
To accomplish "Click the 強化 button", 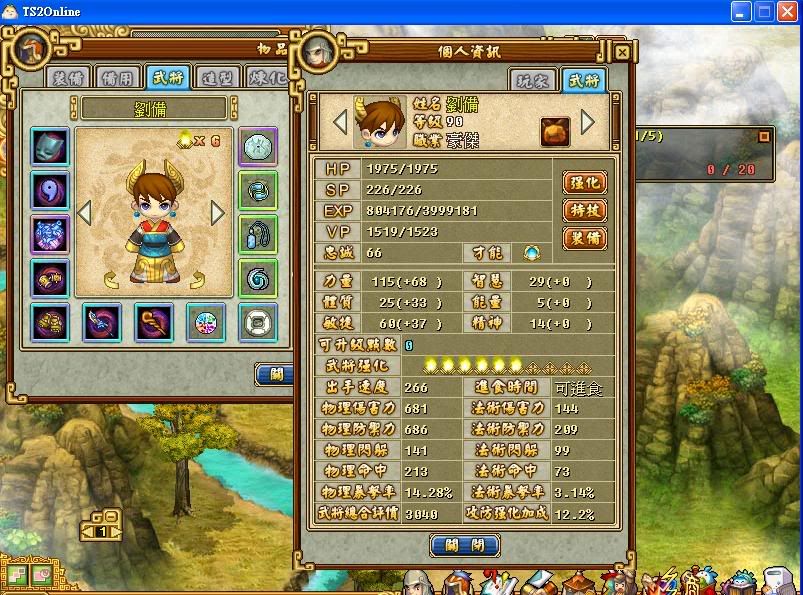I will [584, 182].
